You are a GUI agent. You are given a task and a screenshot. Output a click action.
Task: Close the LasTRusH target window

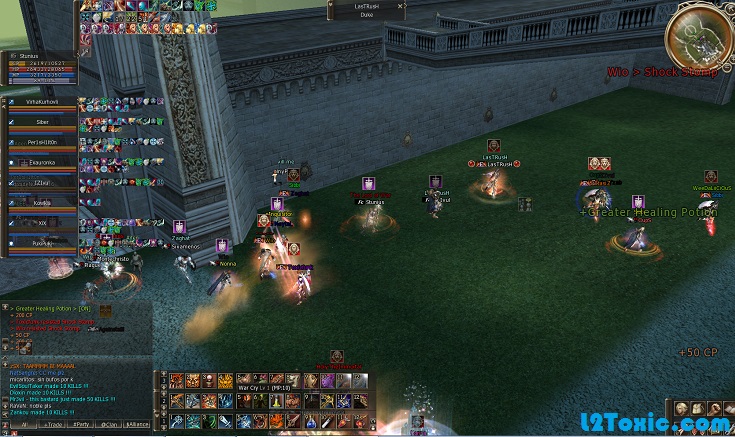(402, 6)
